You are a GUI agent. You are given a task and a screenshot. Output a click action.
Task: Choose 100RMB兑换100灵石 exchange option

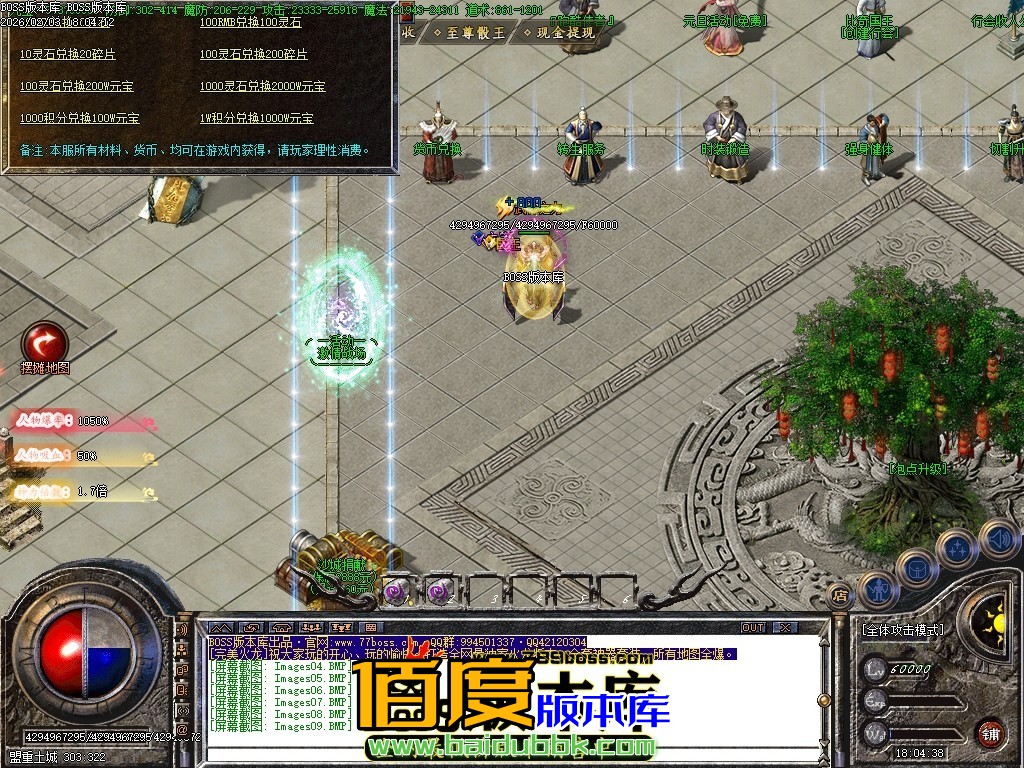[250, 22]
